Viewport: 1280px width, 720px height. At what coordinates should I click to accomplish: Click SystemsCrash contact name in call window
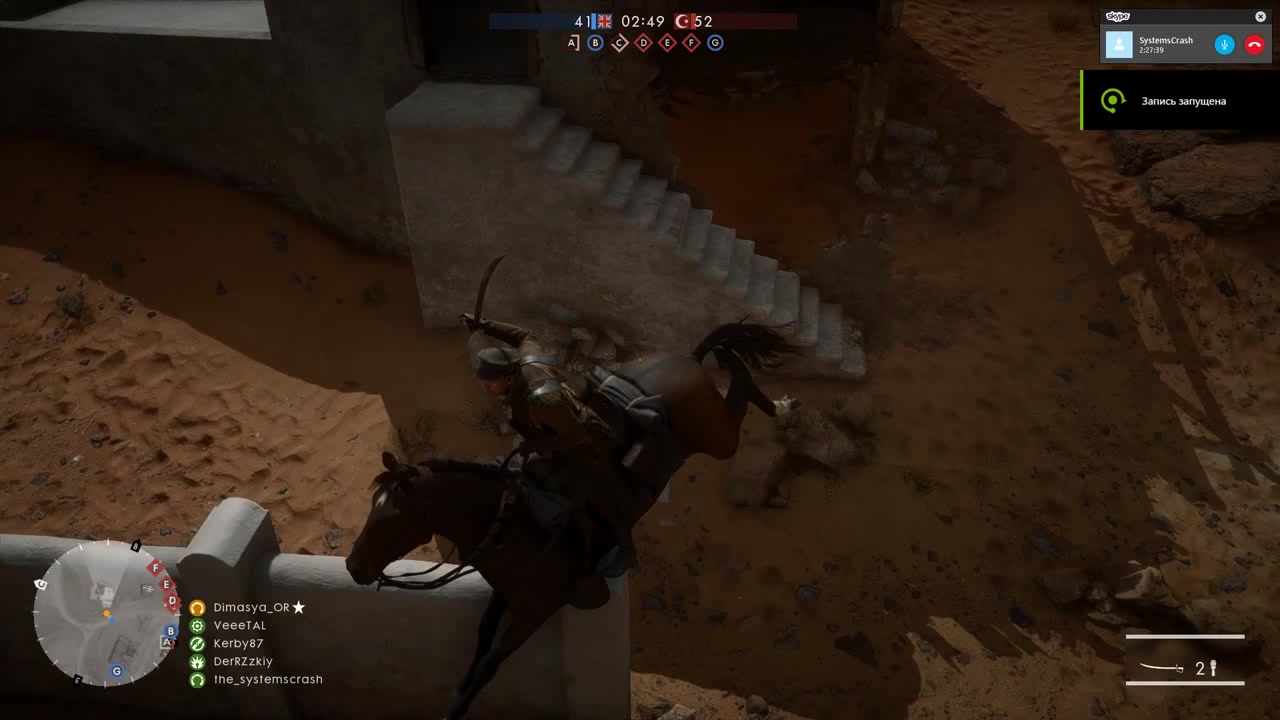click(x=1165, y=40)
